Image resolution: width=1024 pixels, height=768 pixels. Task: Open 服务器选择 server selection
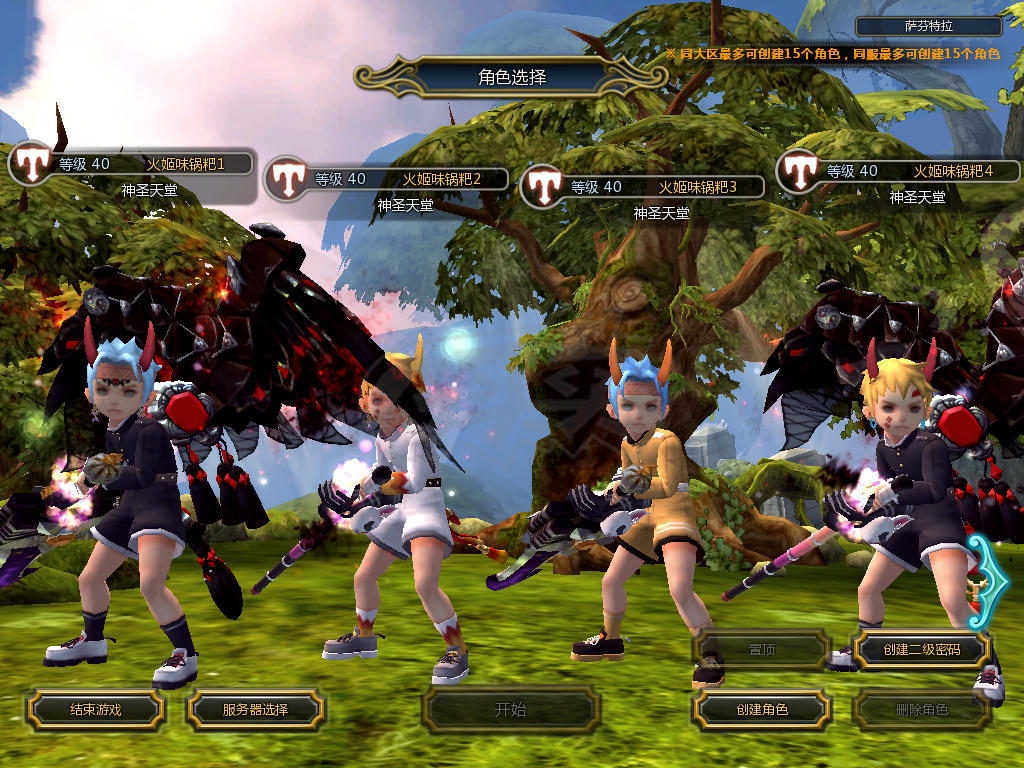point(255,710)
